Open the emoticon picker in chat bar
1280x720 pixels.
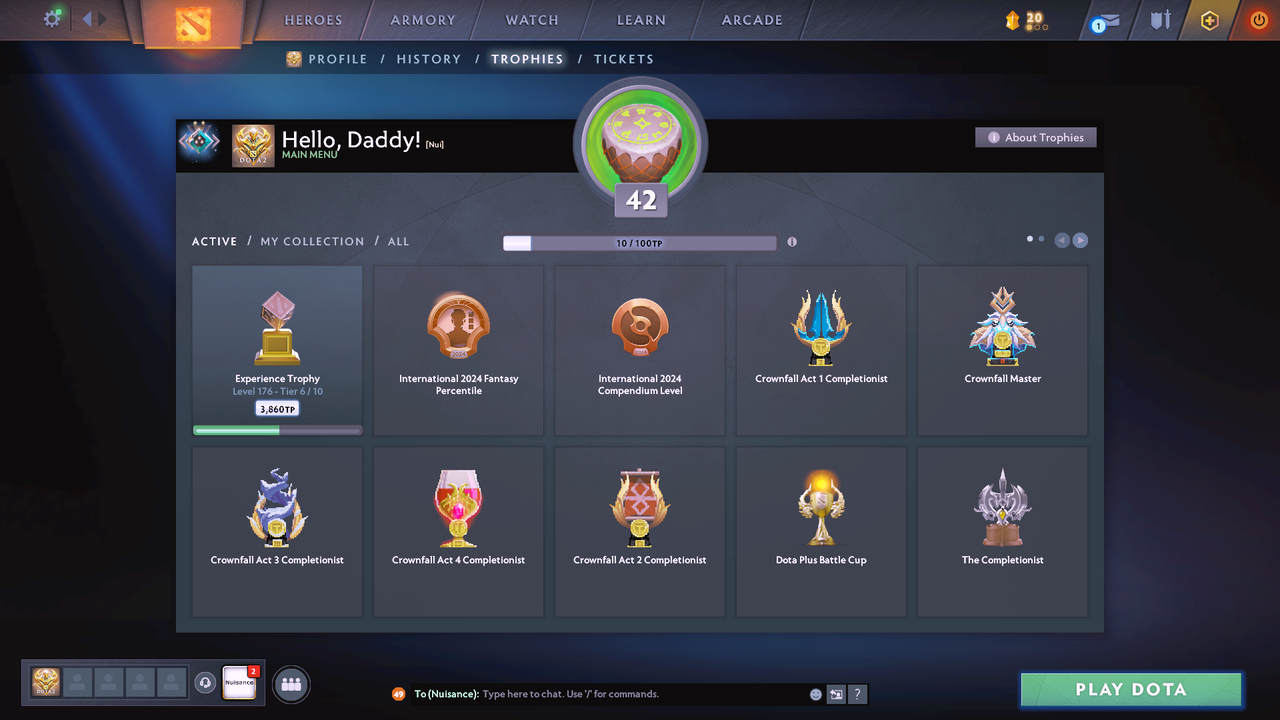[815, 694]
